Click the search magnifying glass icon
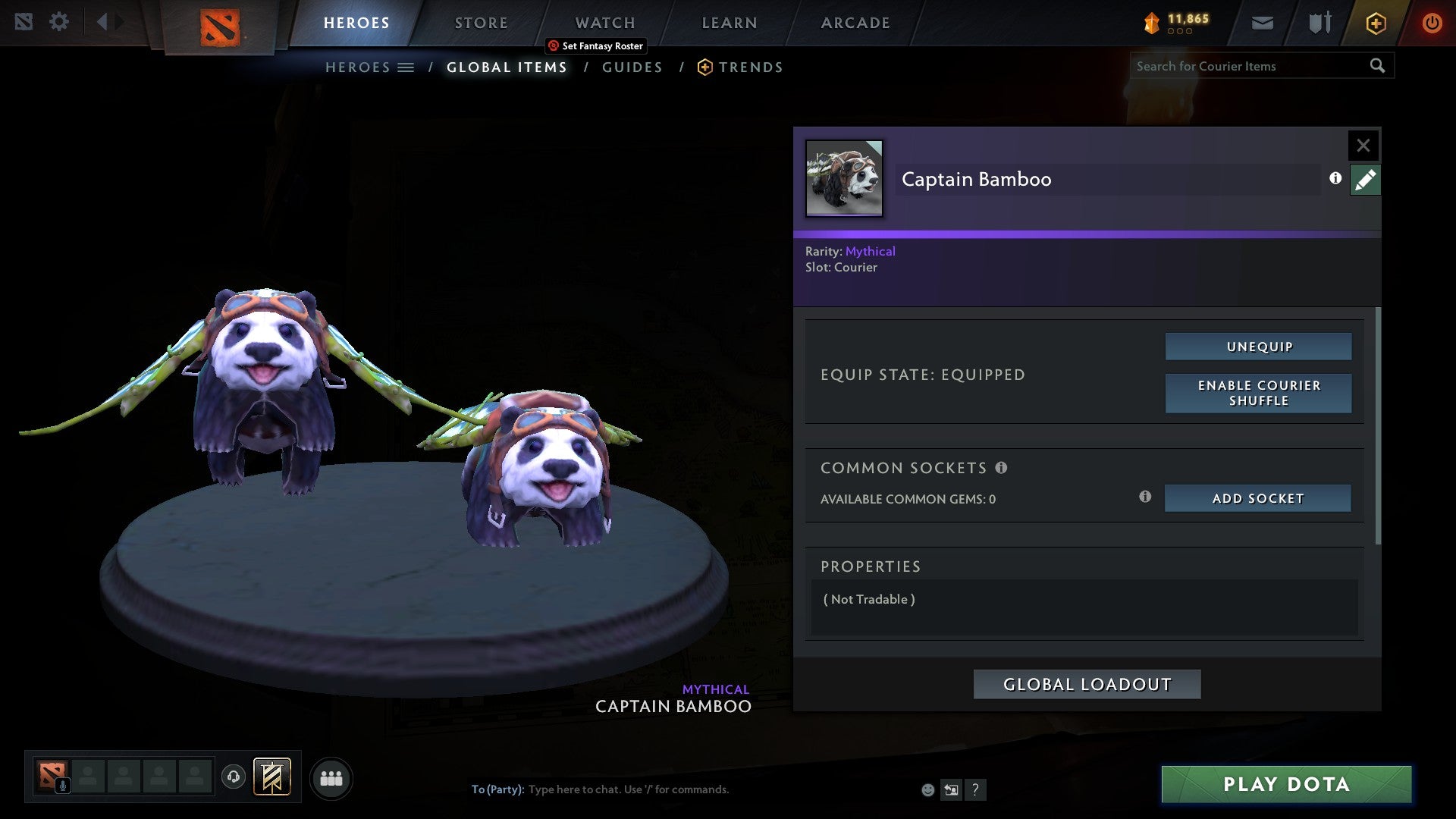 pos(1377,66)
